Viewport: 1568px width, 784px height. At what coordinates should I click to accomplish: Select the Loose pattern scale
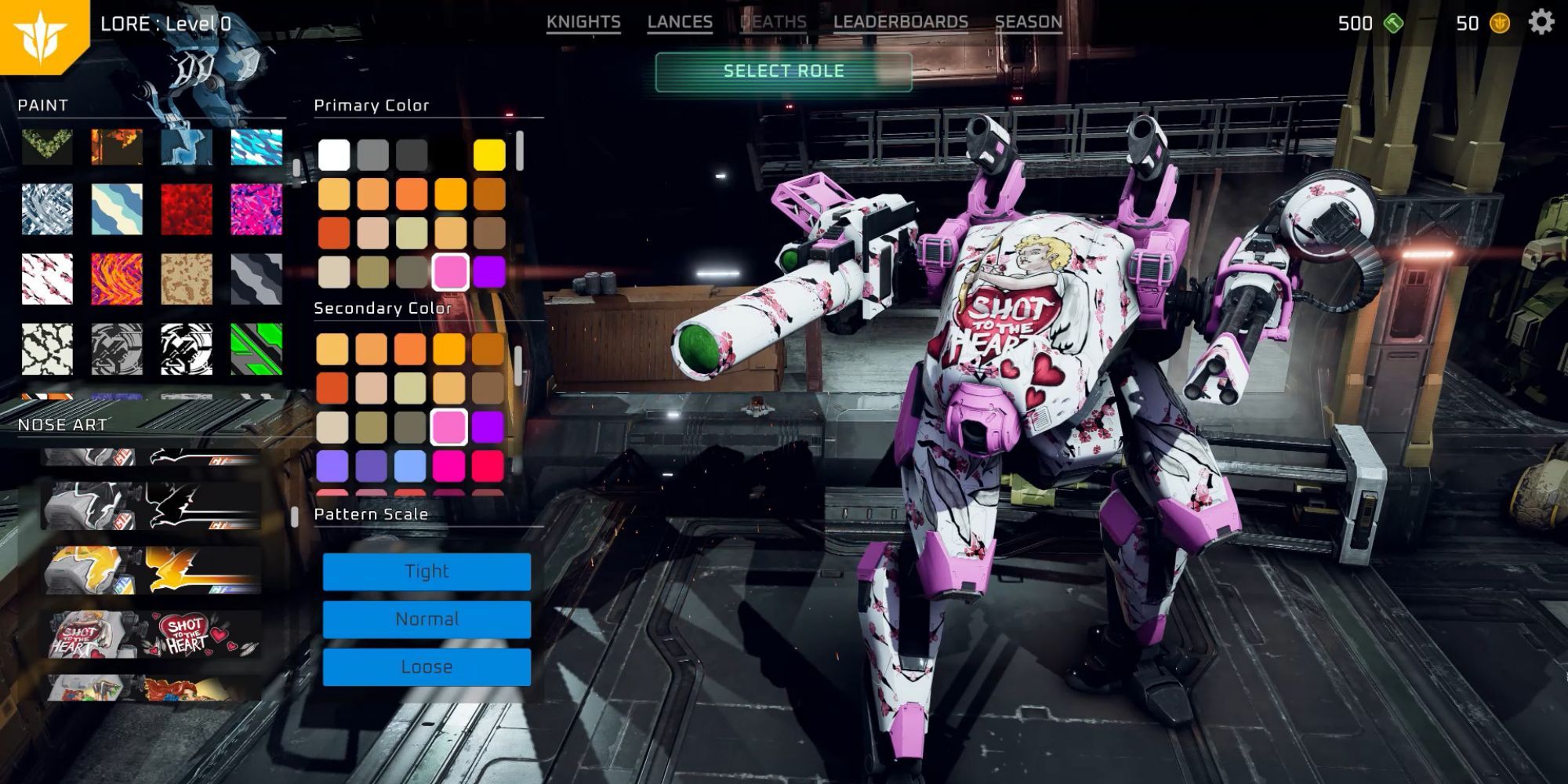pos(426,667)
